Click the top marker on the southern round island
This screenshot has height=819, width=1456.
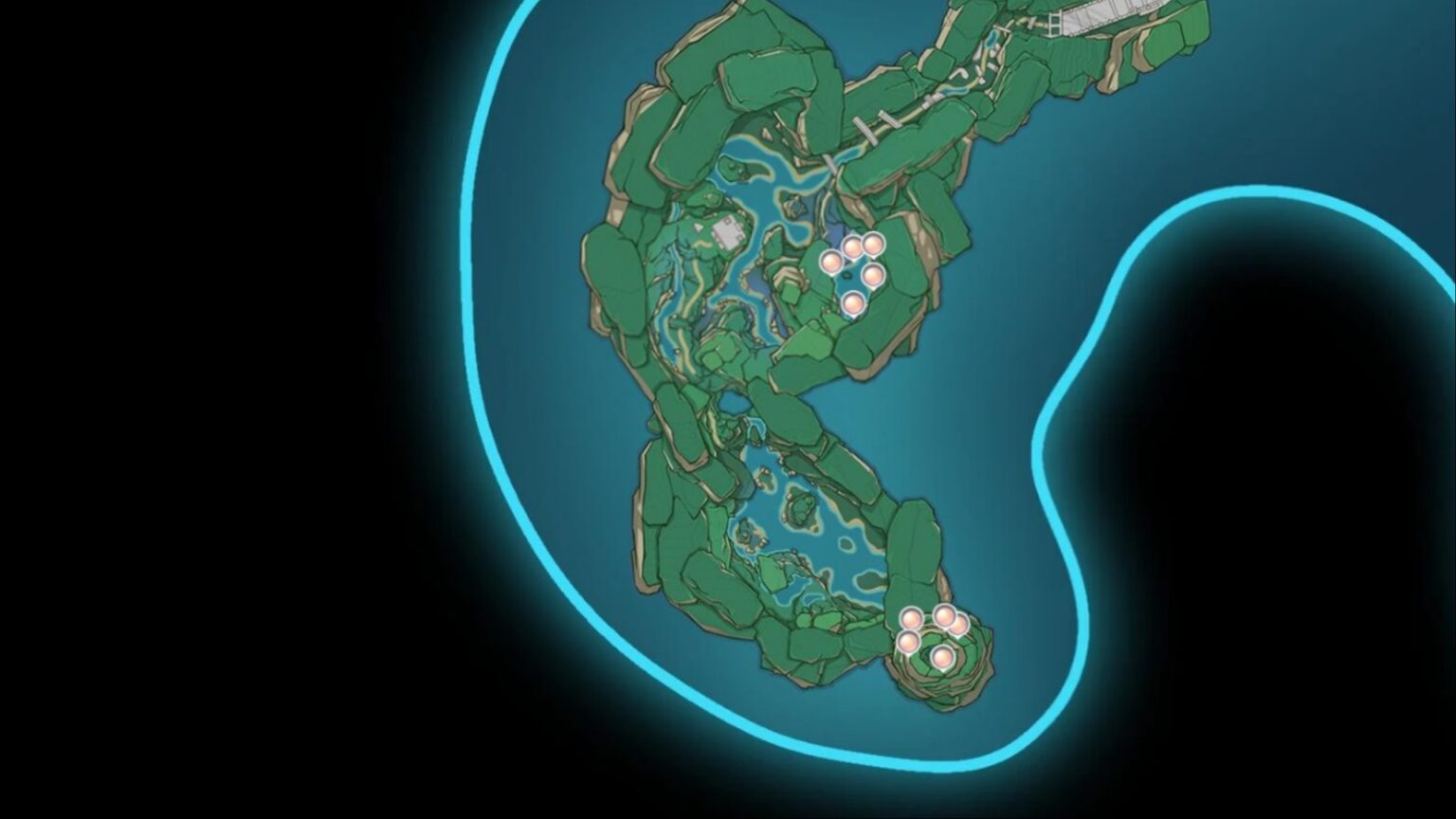click(x=945, y=617)
